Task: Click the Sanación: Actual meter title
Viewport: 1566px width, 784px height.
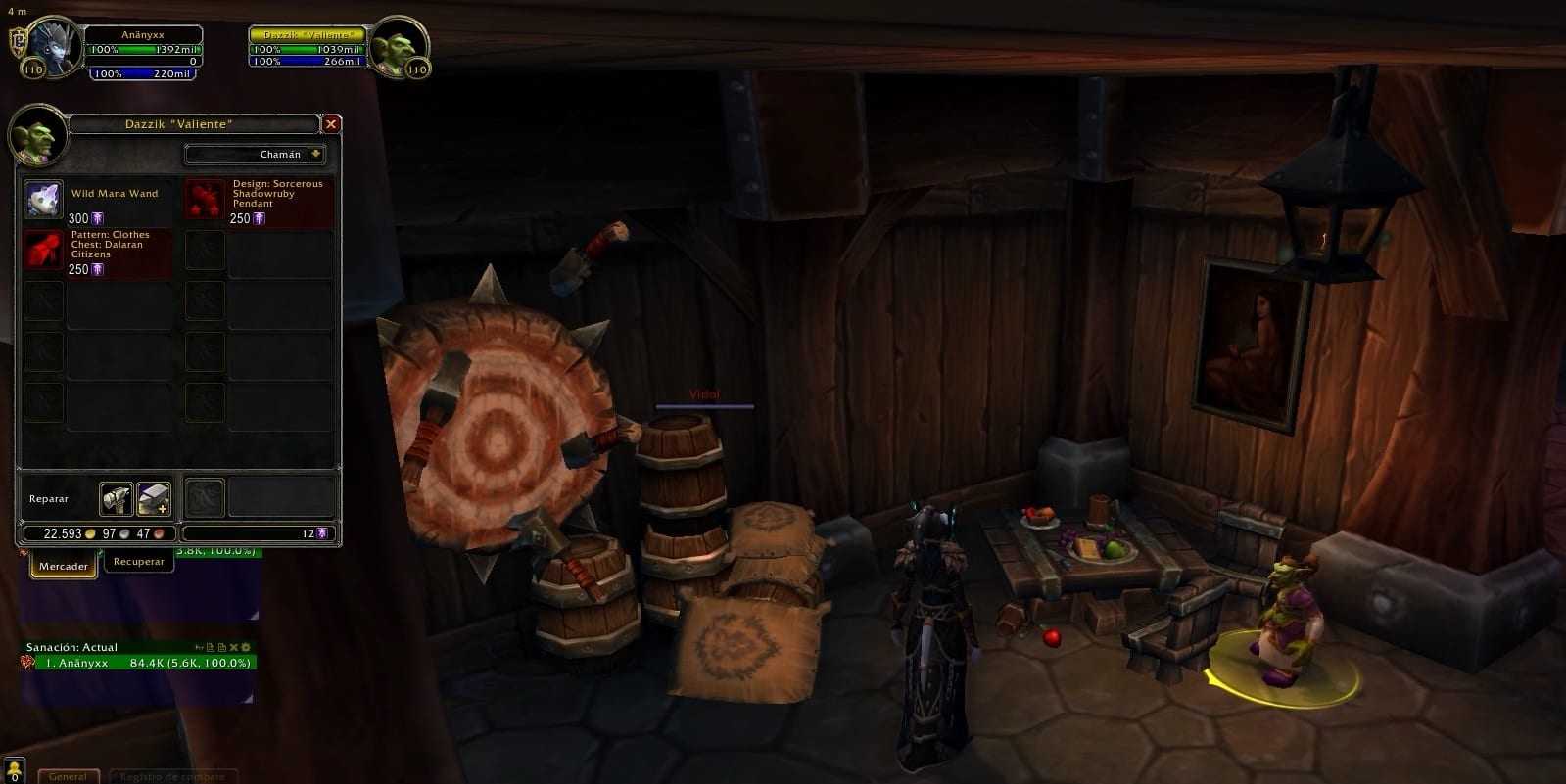Action: (72, 647)
